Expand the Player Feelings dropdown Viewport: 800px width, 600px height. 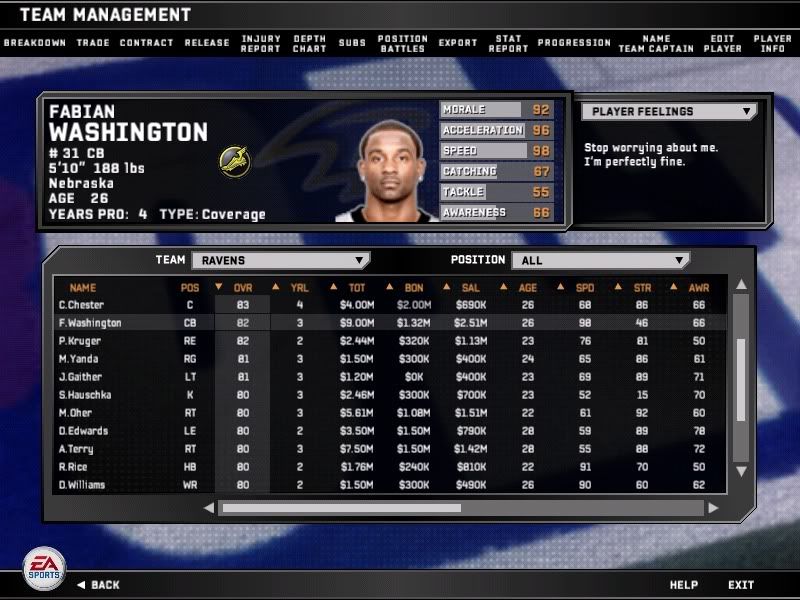[x=670, y=112]
